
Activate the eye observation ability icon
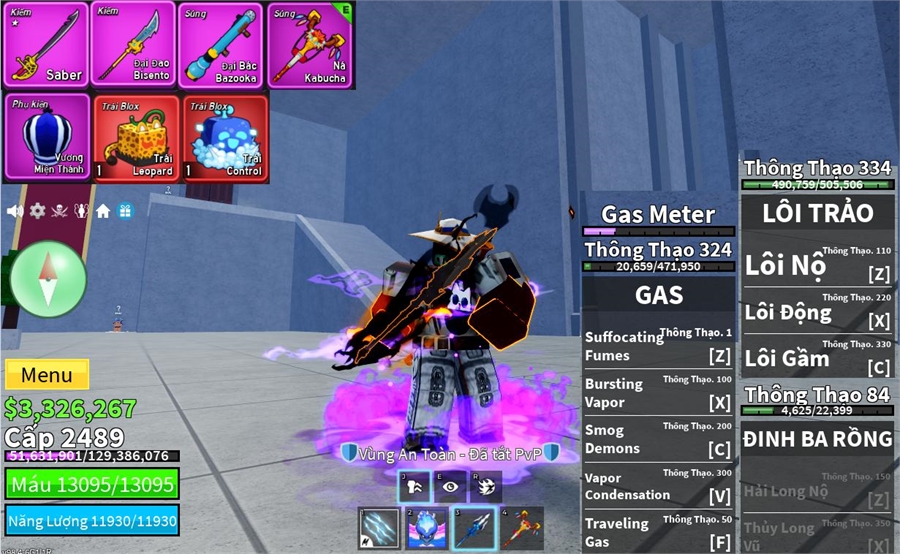coord(450,486)
